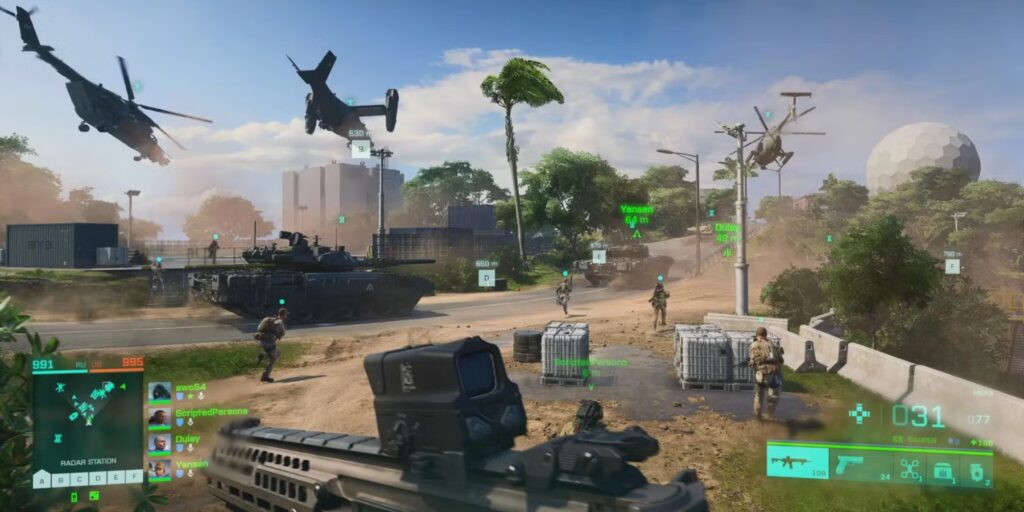Select sector A tab under minimap
The image size is (1024, 512).
tap(41, 480)
